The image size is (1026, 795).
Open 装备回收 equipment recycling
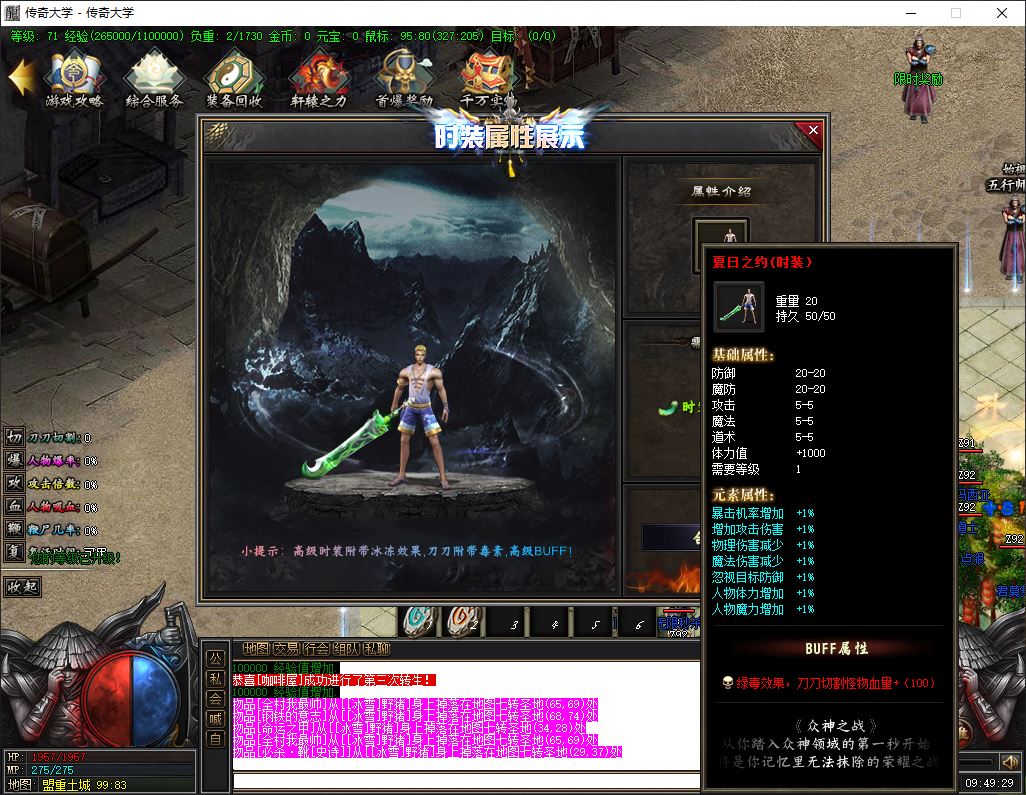click(x=234, y=77)
